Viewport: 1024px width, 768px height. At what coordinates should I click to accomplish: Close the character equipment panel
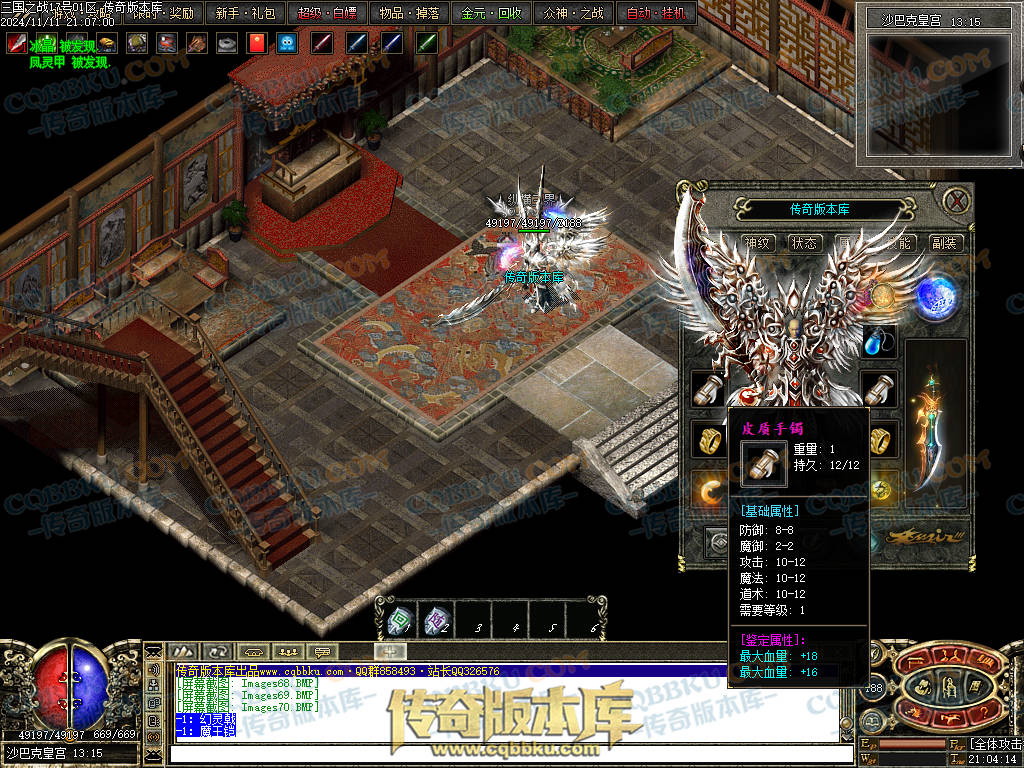(957, 200)
